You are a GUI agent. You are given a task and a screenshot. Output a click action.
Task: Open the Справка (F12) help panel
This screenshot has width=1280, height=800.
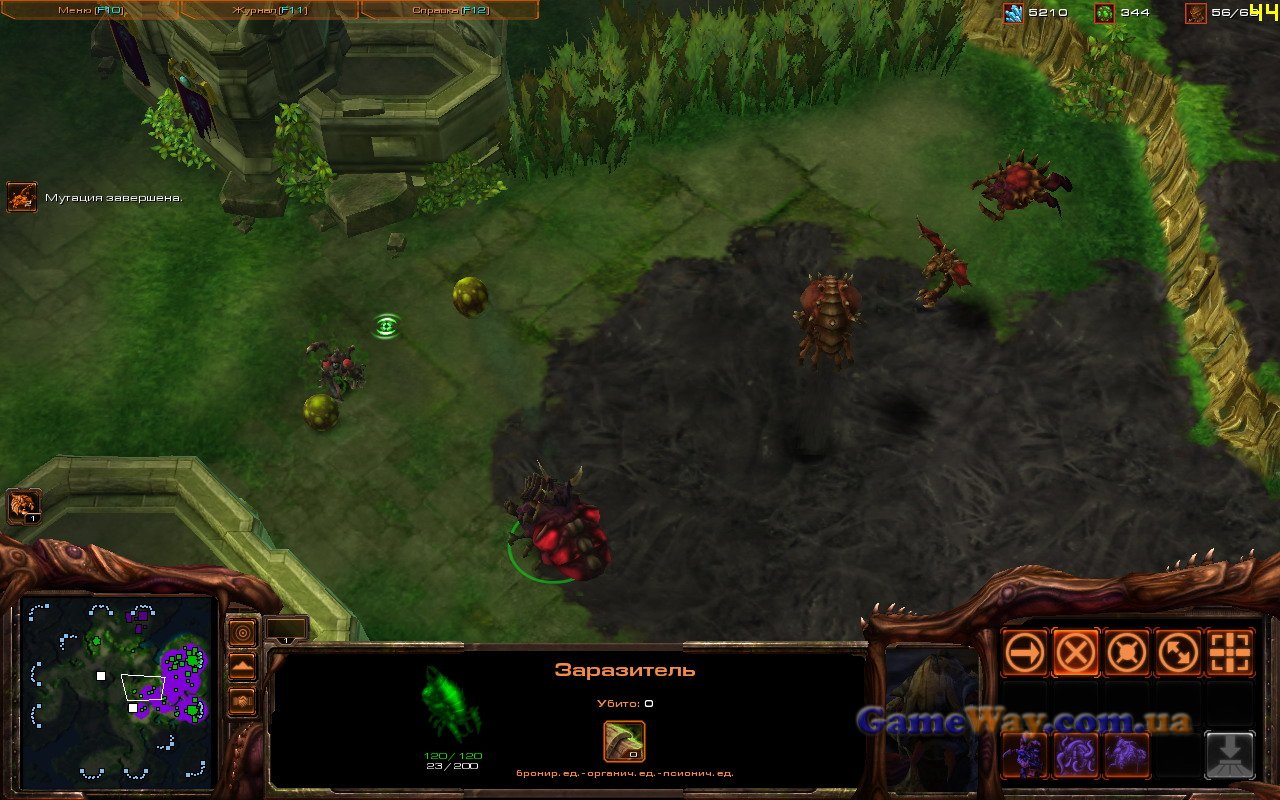[450, 10]
